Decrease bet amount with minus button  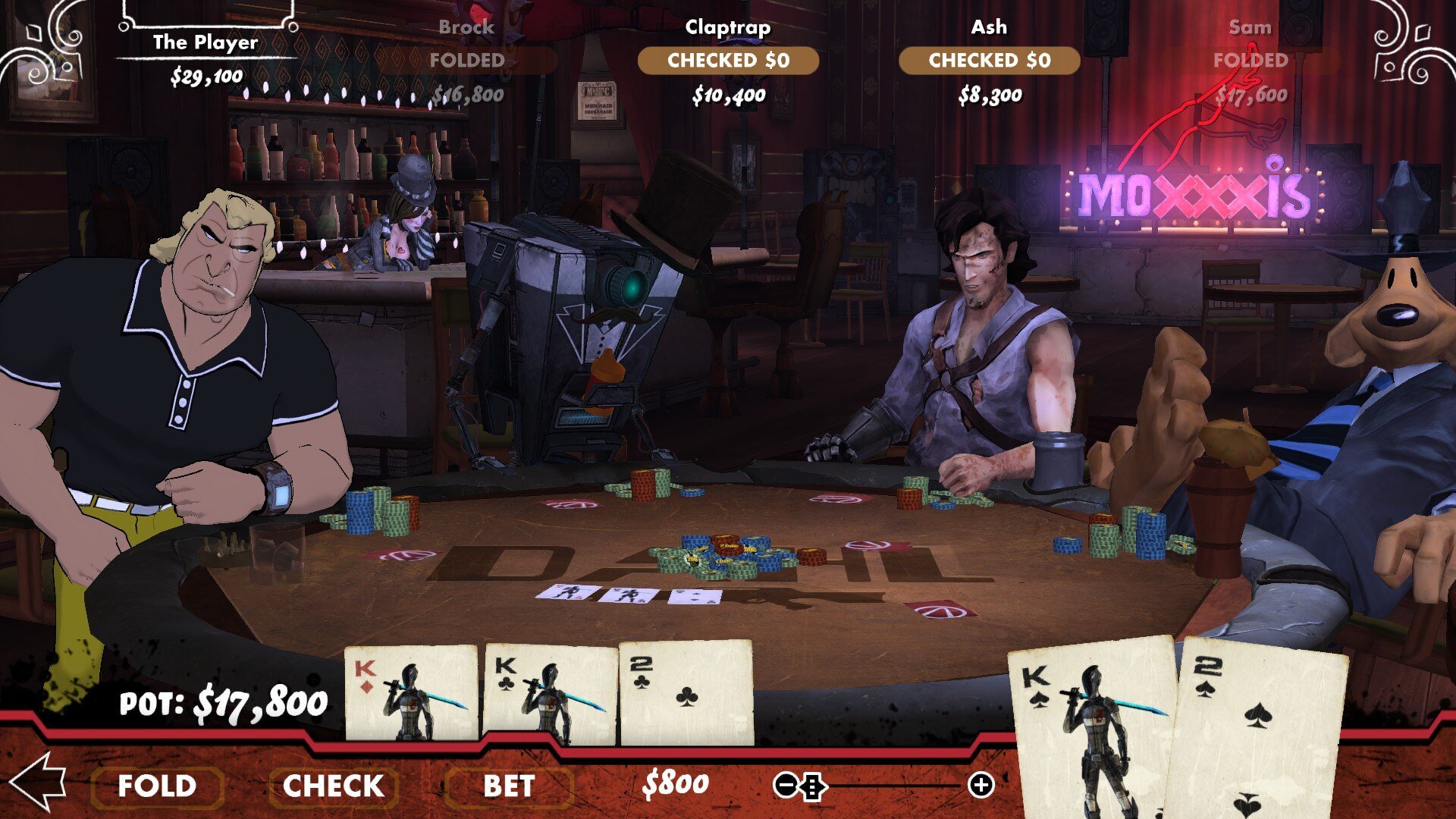[x=784, y=786]
